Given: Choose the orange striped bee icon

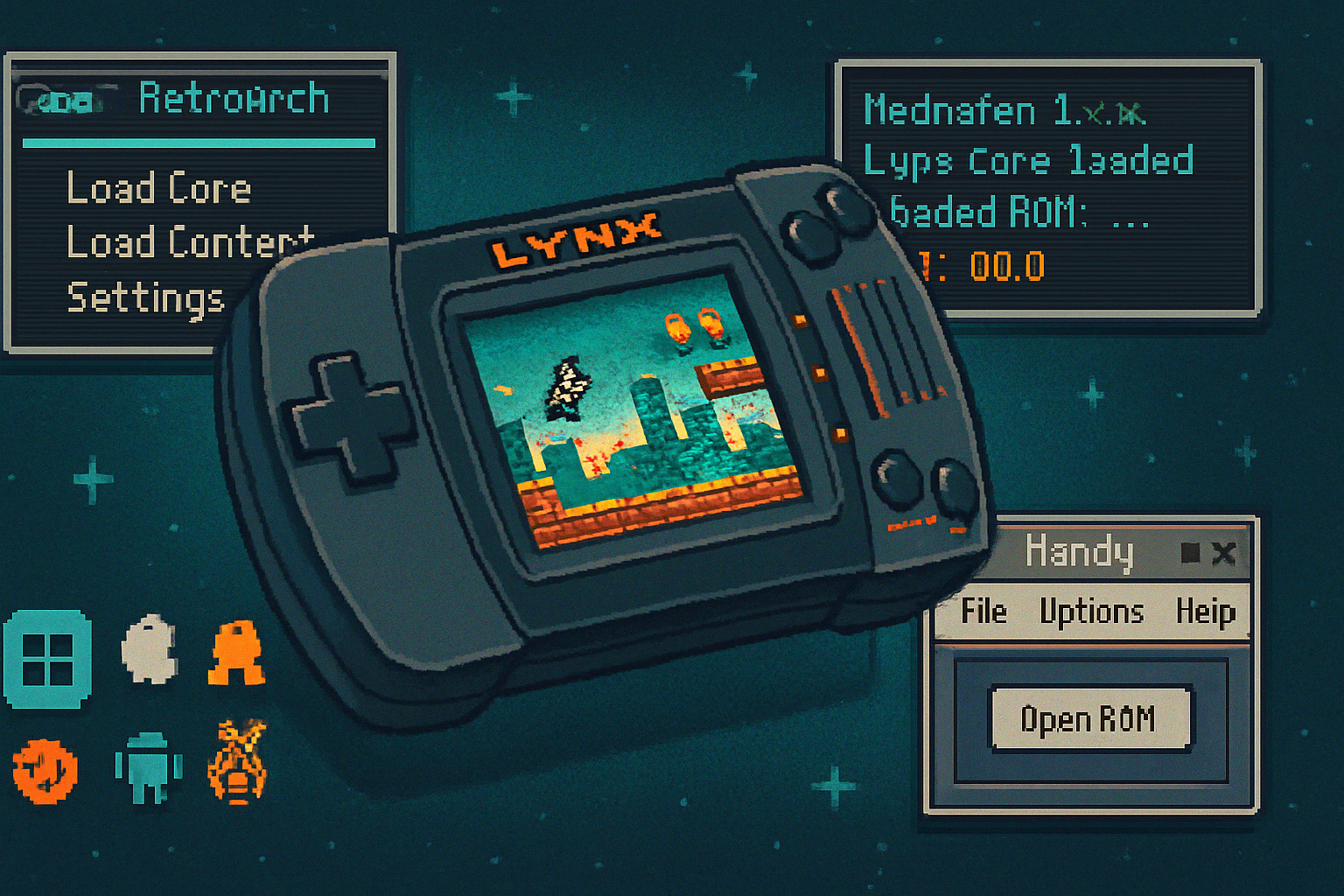Looking at the screenshot, I should coord(237,762).
